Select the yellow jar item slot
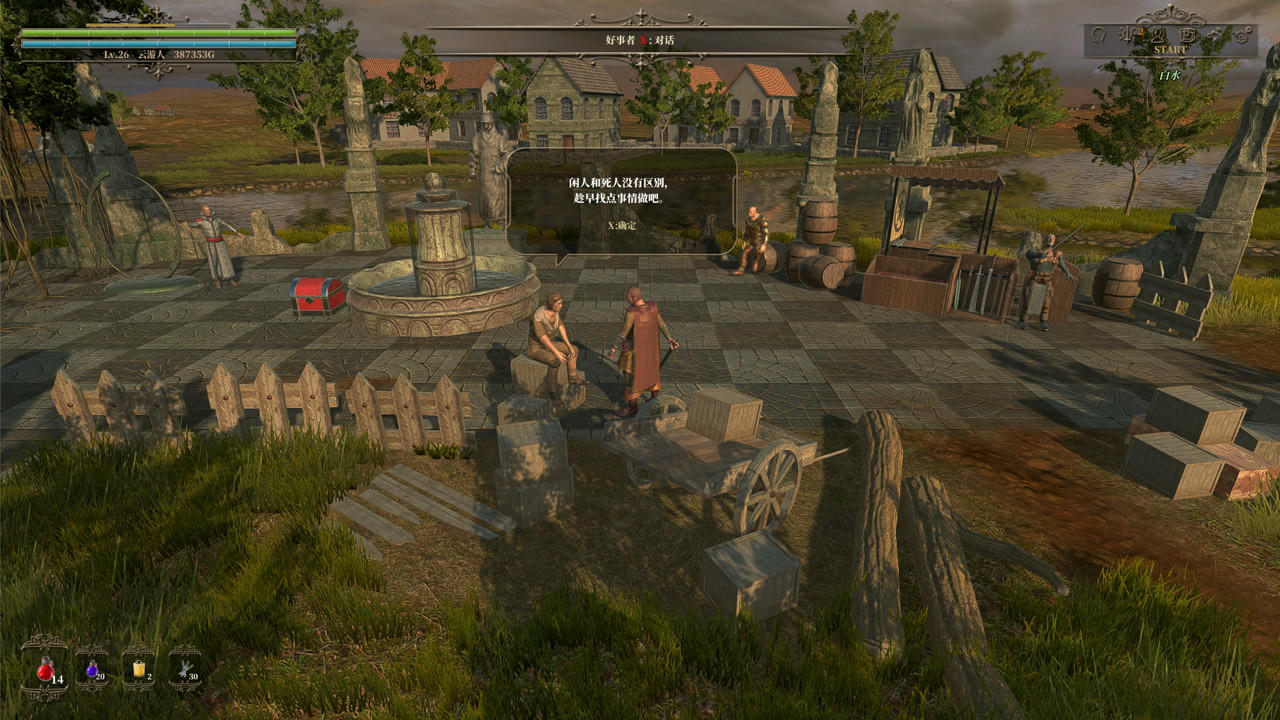The image size is (1280, 720). coord(138,669)
